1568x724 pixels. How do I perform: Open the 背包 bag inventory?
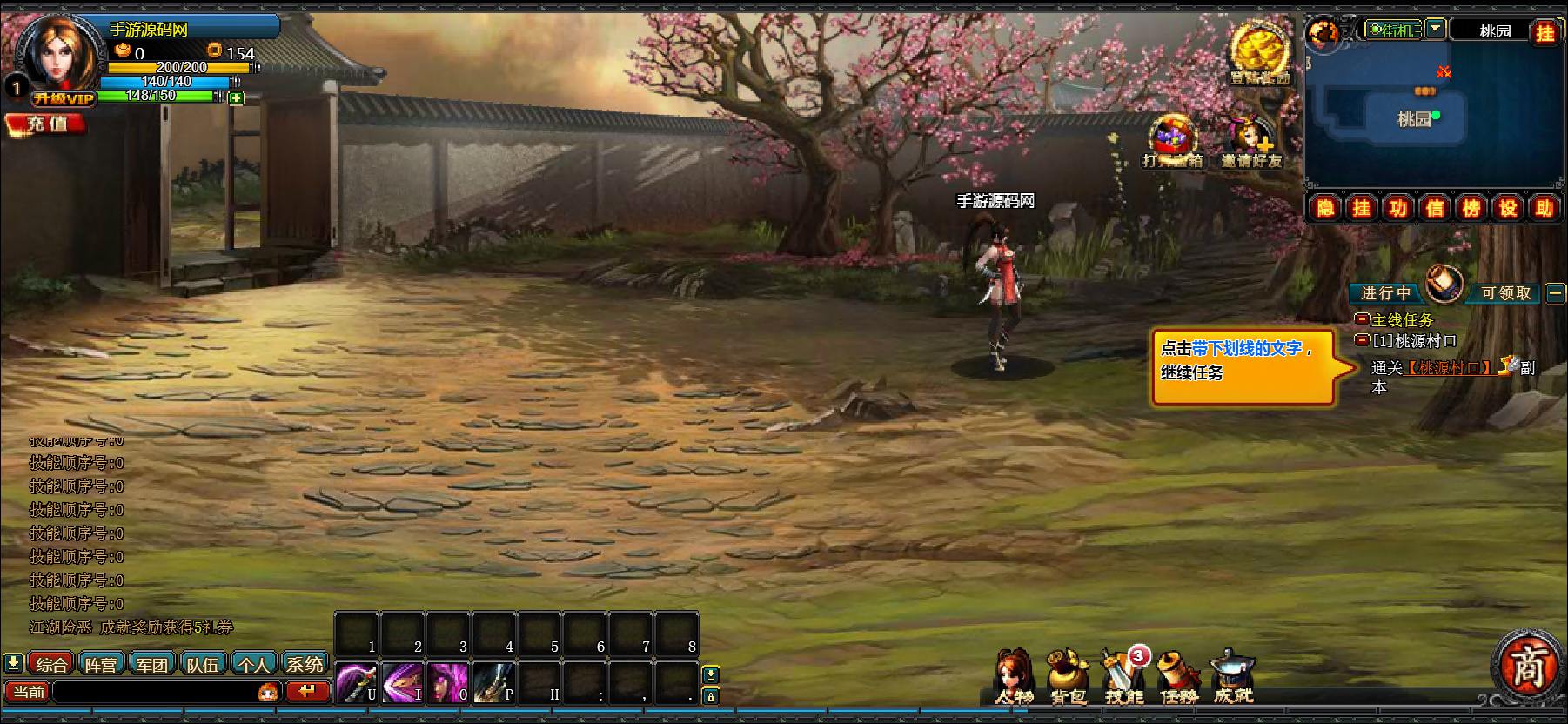pos(1068,678)
